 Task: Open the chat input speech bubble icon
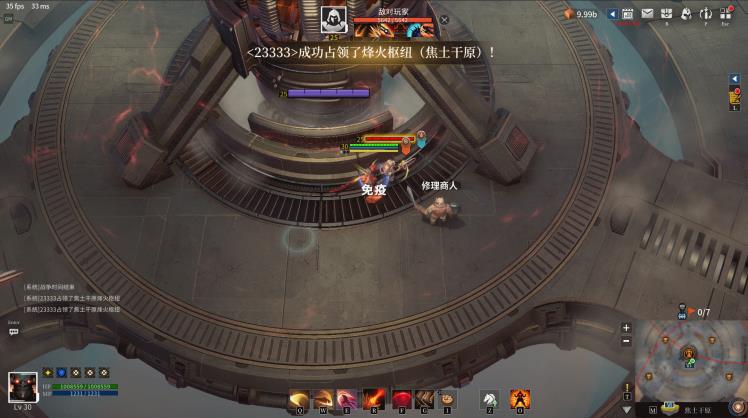(x=14, y=332)
